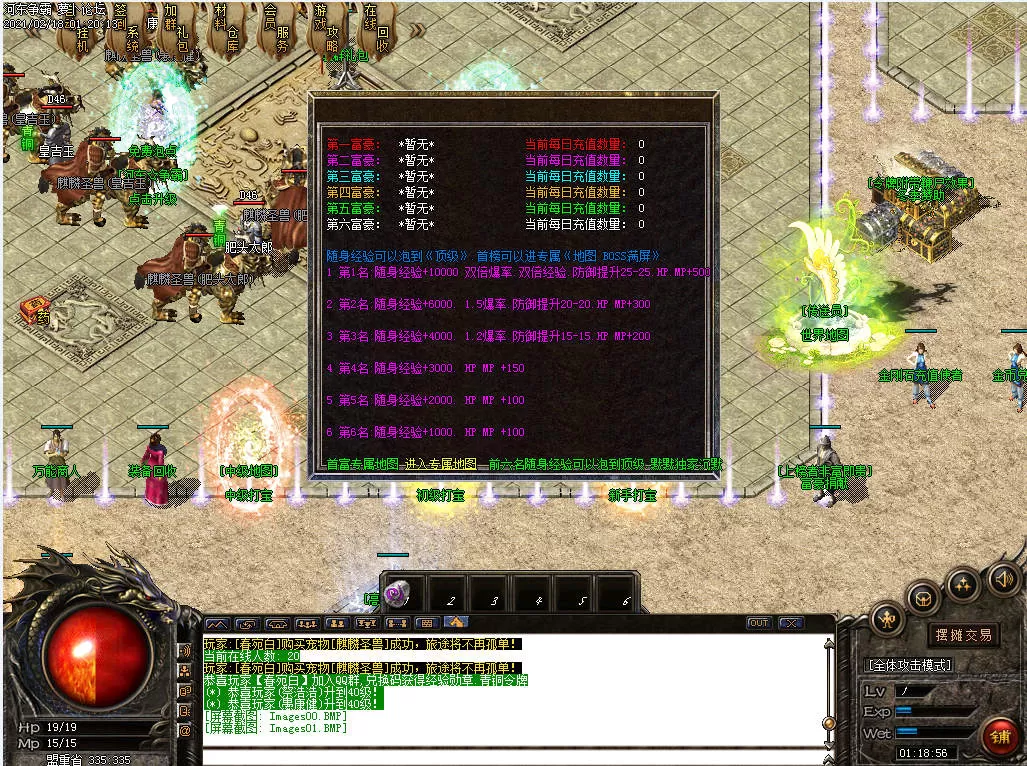Open the bag chest round button
Viewport: 1027px width, 766px height.
[922, 597]
